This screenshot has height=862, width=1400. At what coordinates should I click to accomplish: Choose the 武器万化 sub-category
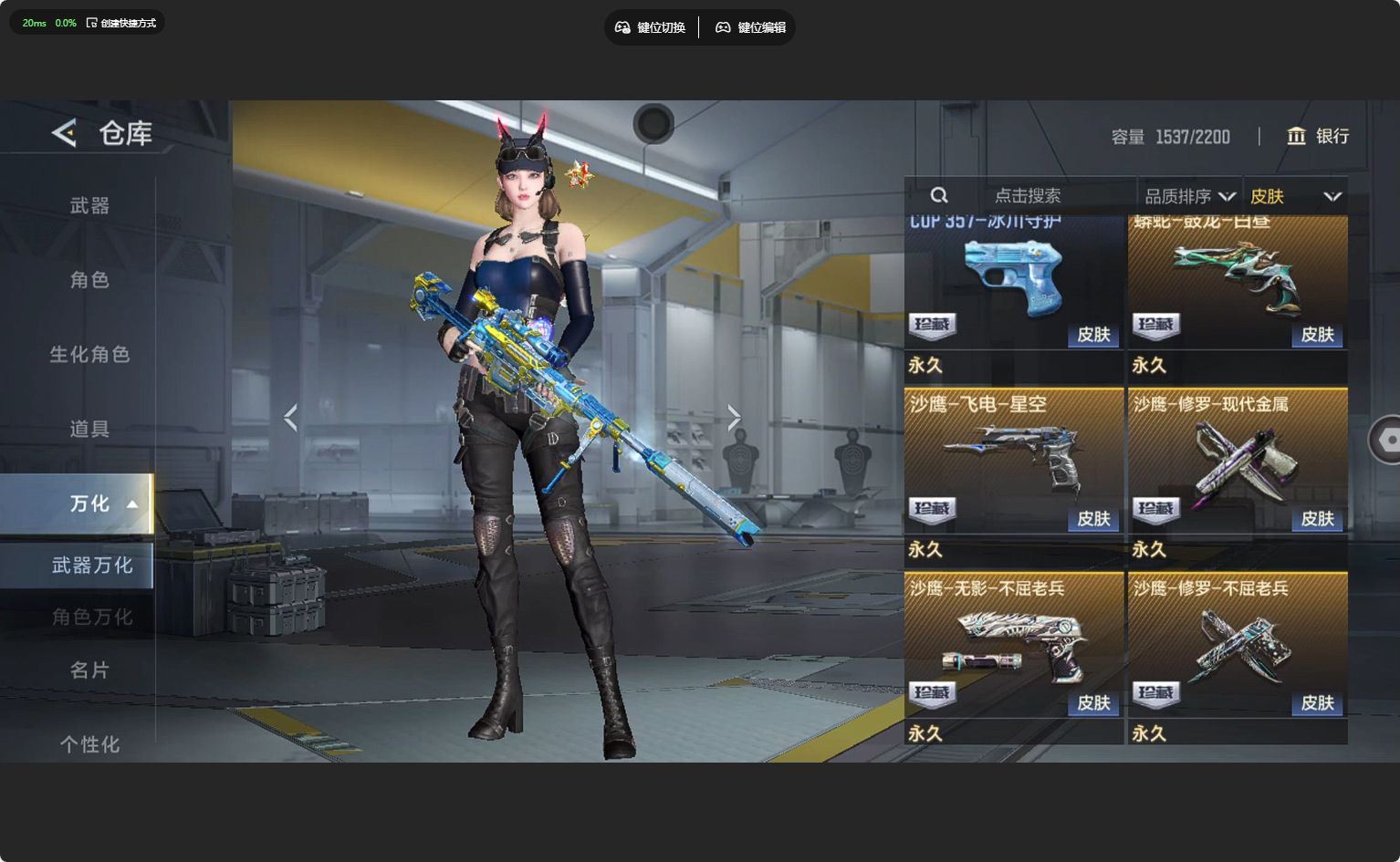91,566
